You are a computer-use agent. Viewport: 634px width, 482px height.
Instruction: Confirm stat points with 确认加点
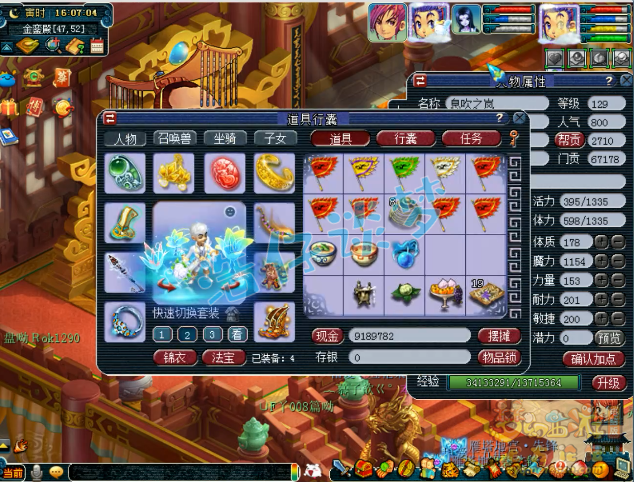pos(594,358)
